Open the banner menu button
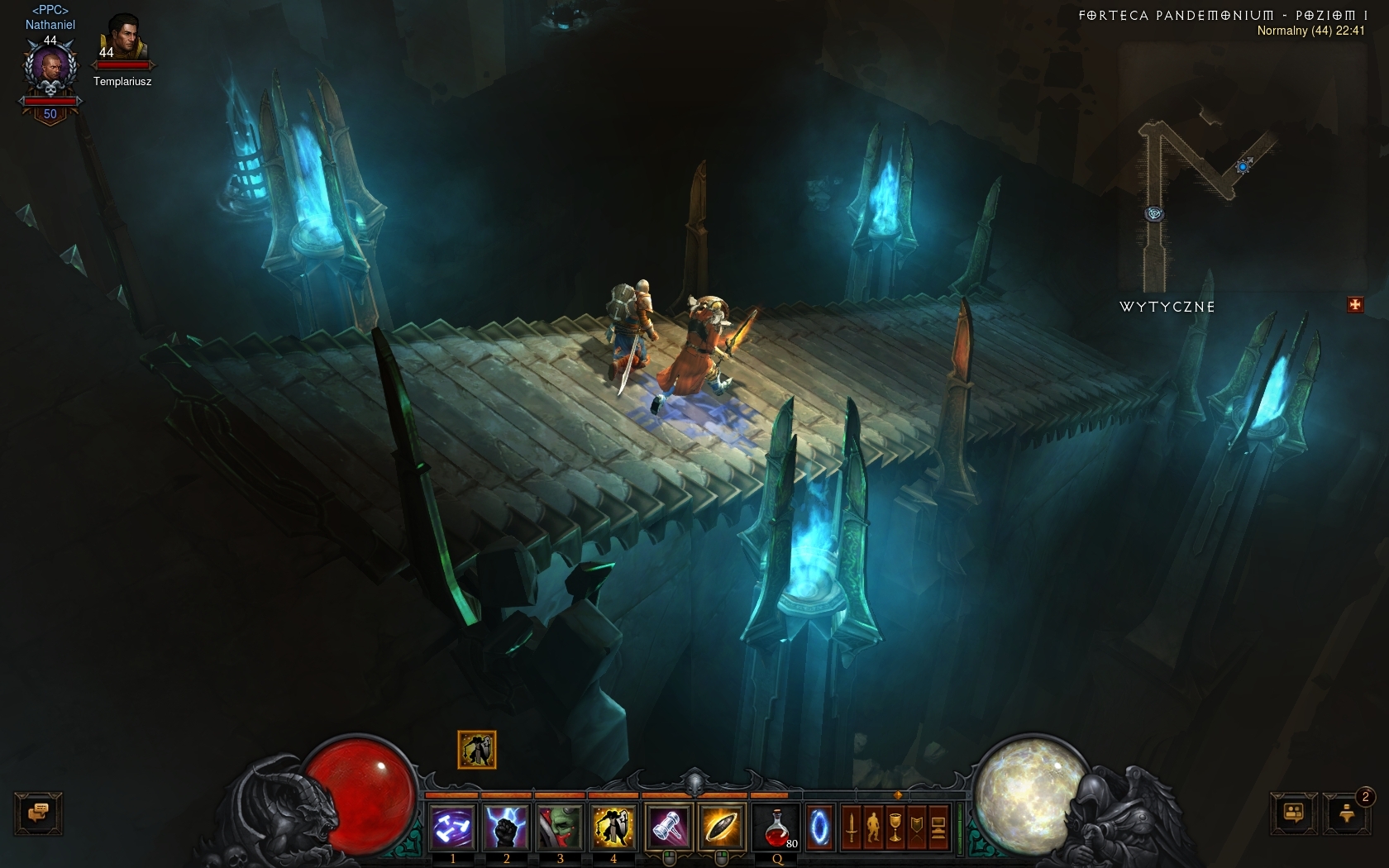1389x868 pixels. pos(916,827)
